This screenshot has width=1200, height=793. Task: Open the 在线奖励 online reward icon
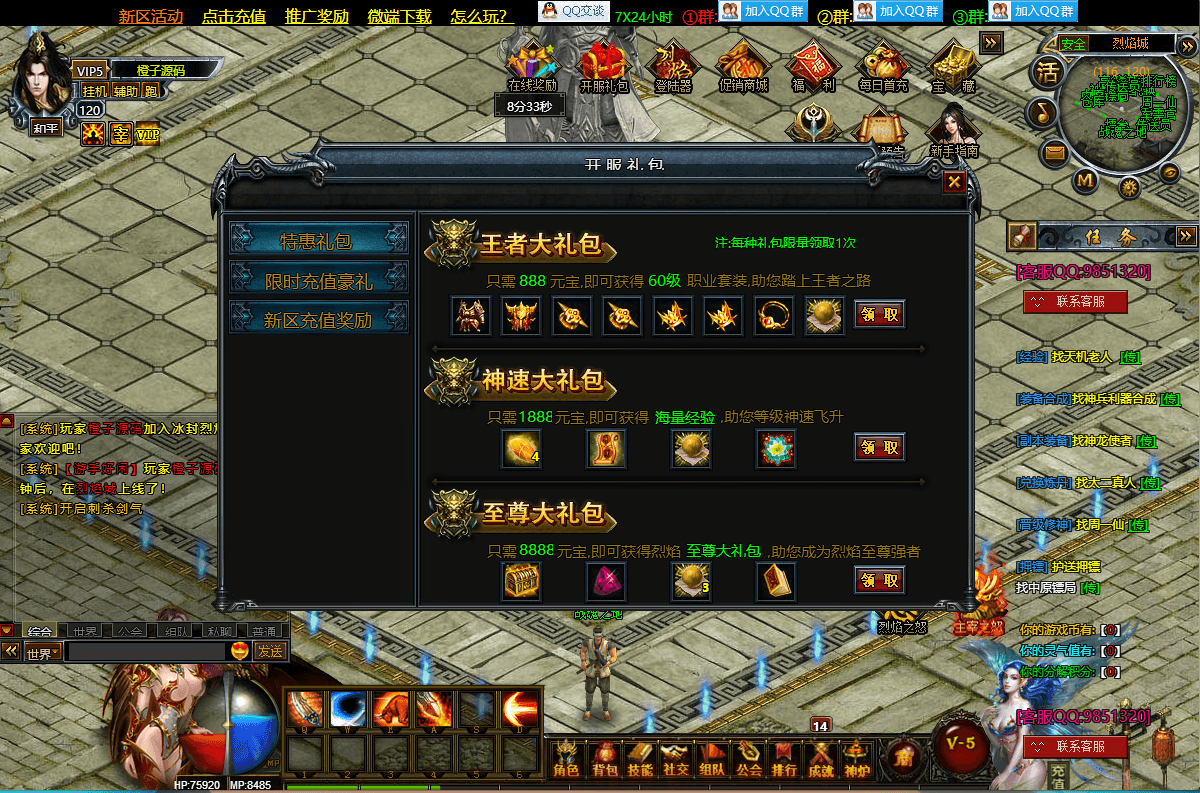[x=532, y=65]
